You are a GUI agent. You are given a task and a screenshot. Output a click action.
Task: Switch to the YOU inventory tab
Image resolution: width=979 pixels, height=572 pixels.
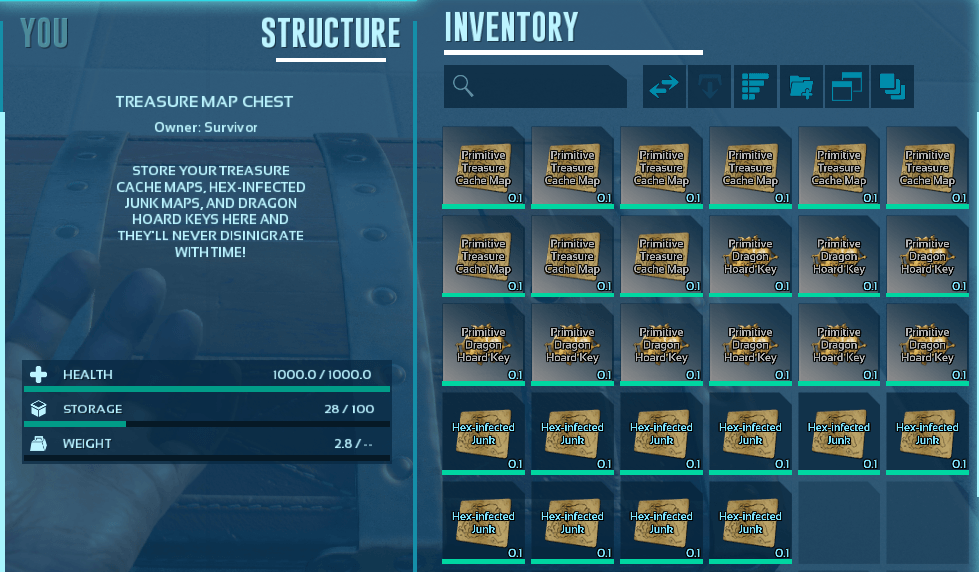click(x=44, y=33)
